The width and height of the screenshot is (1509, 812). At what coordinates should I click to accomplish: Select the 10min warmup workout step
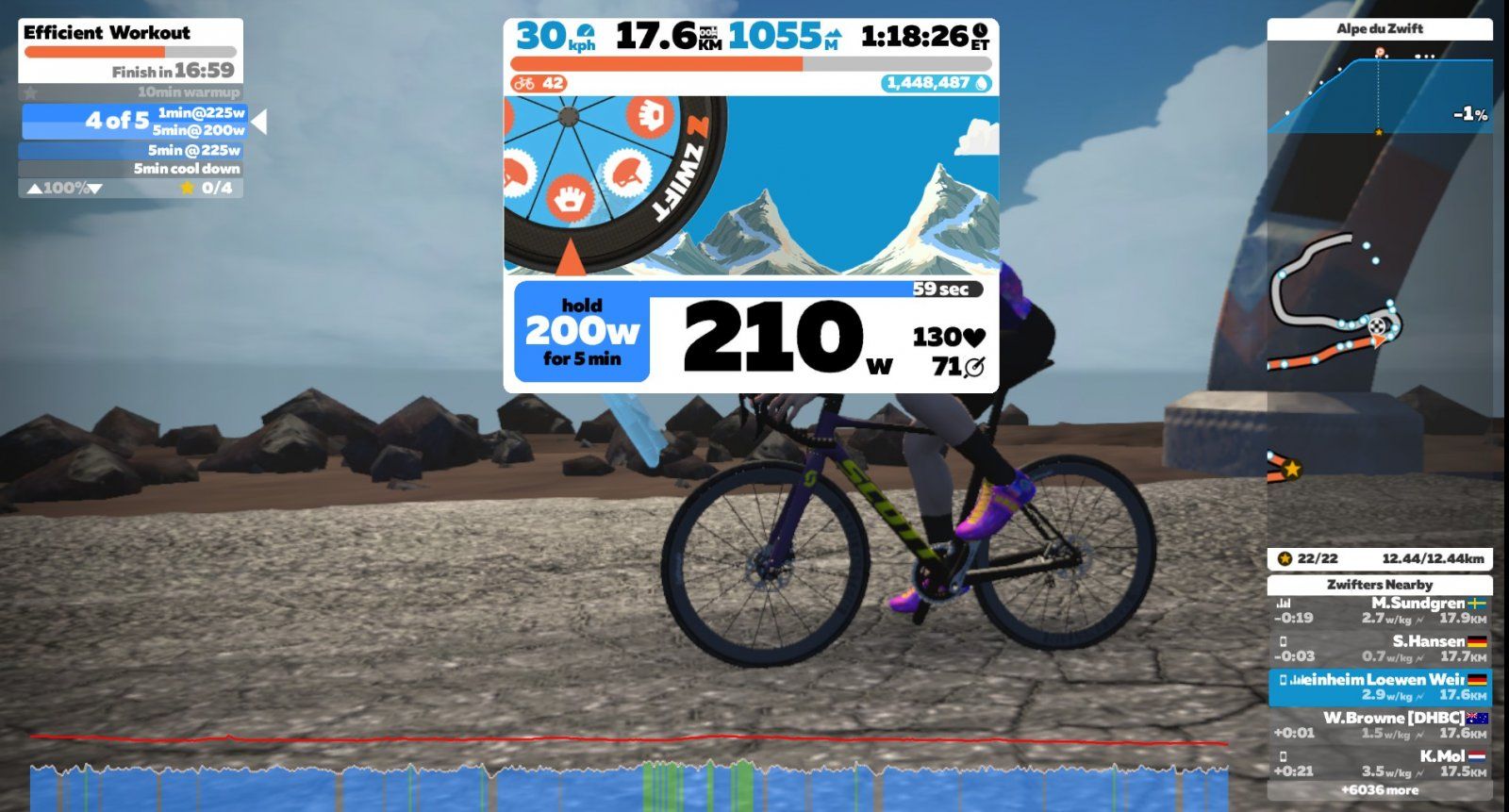tap(130, 92)
